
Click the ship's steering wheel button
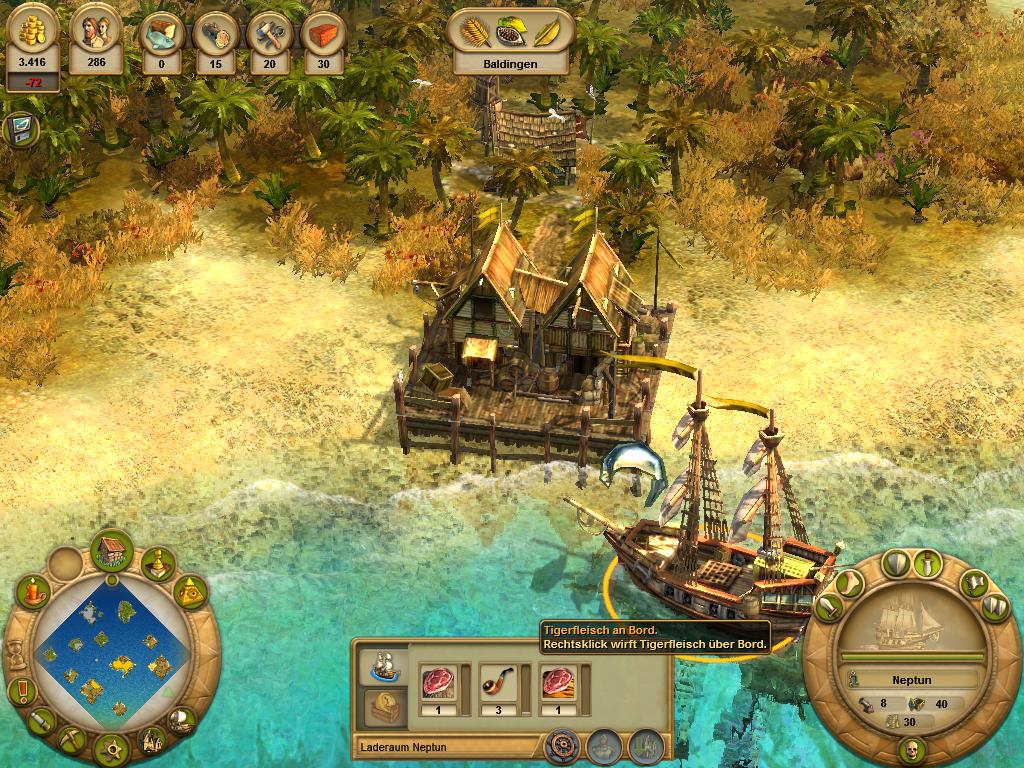[x=562, y=745]
